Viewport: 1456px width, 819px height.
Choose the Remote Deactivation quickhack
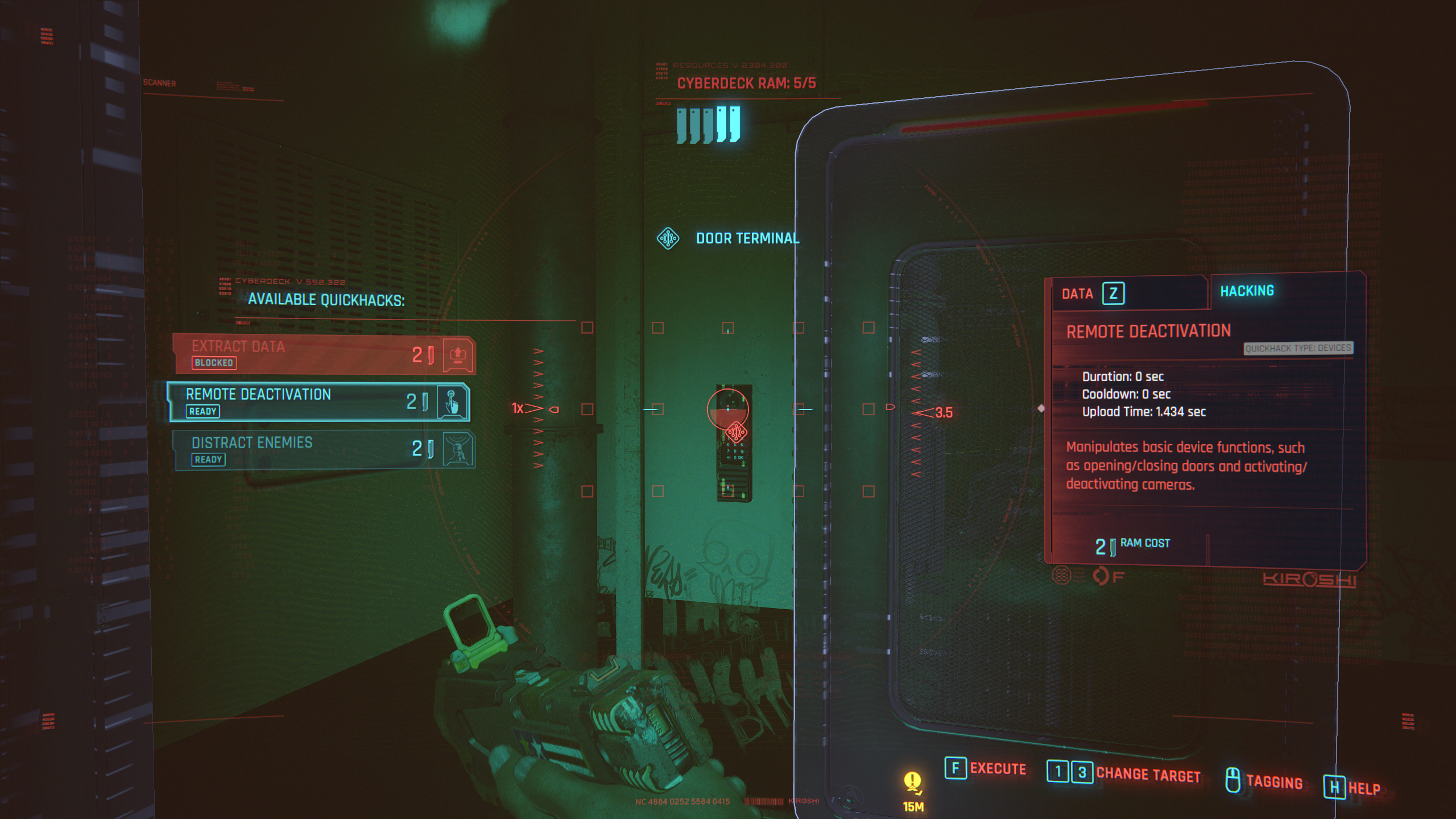click(318, 402)
